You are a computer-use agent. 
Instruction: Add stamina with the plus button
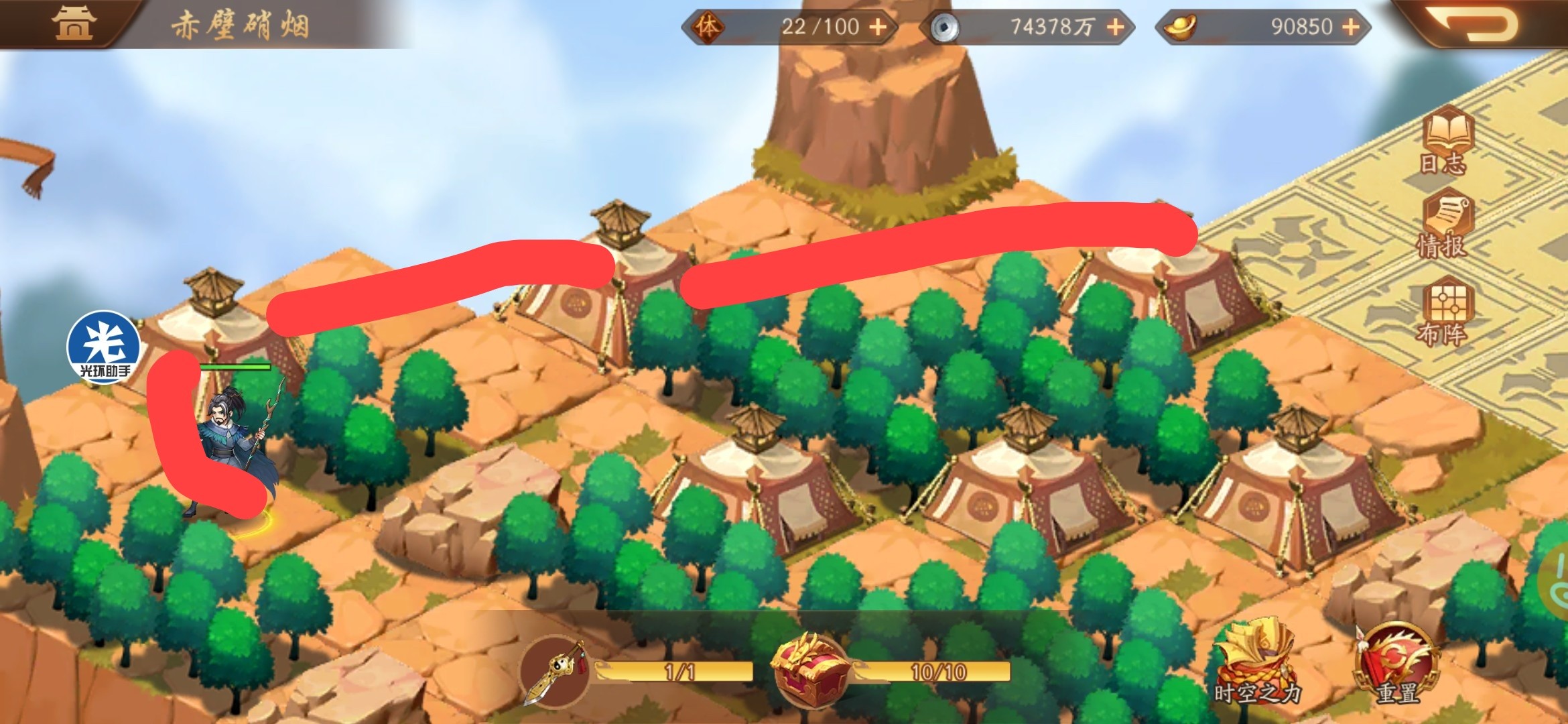pos(878,27)
